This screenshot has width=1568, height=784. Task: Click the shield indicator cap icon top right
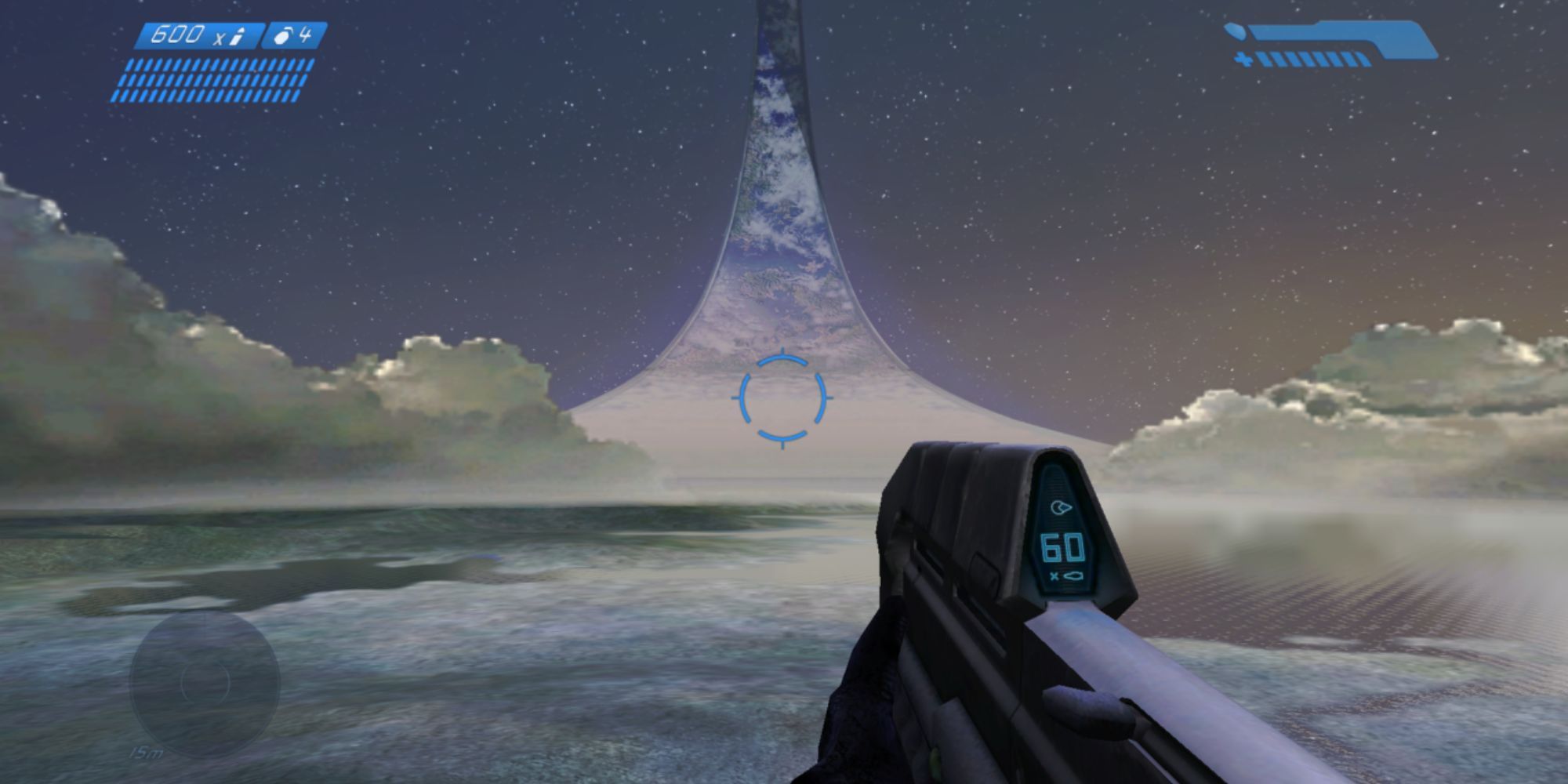1235,31
